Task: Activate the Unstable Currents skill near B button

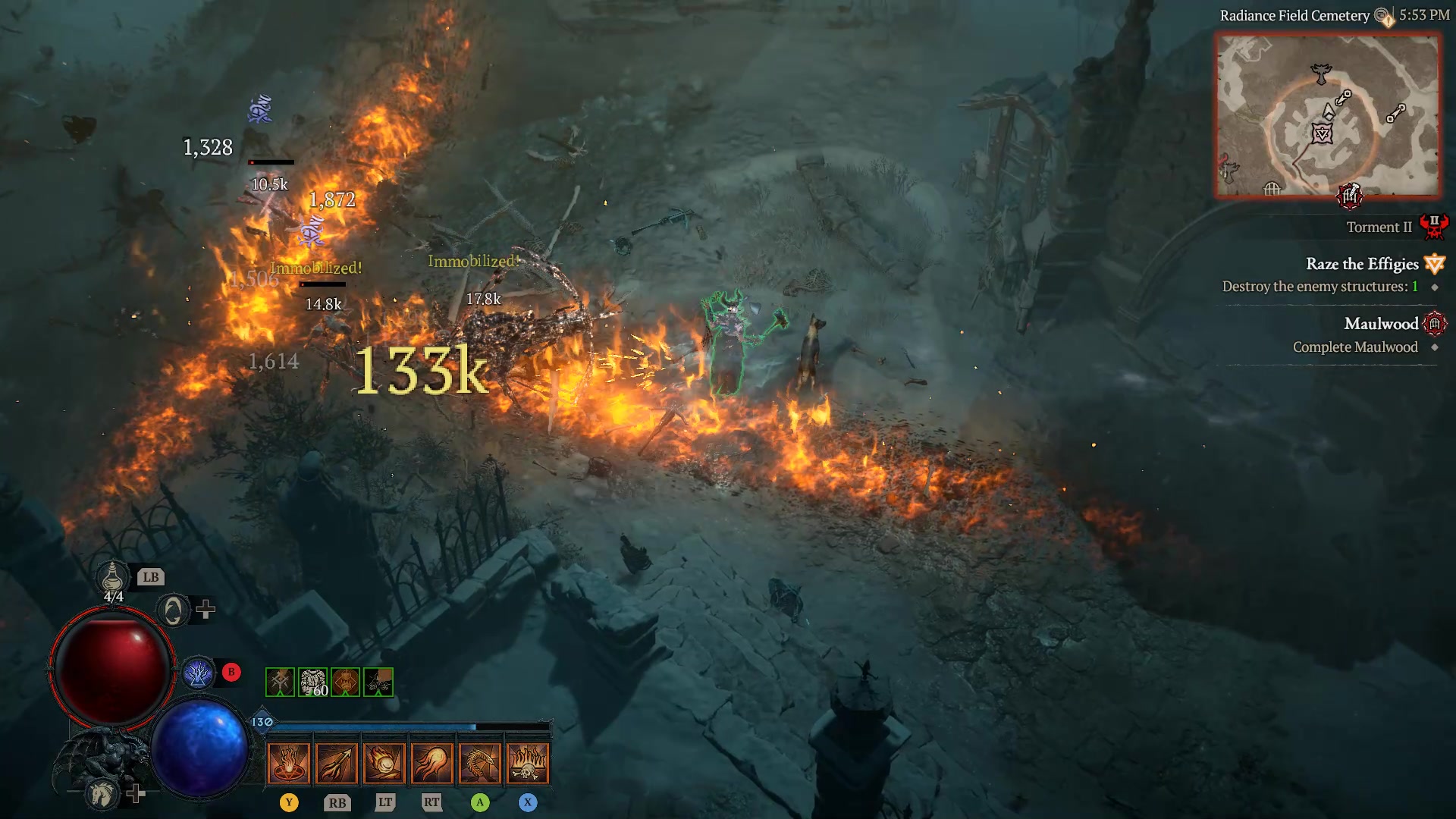Action: coord(199,671)
